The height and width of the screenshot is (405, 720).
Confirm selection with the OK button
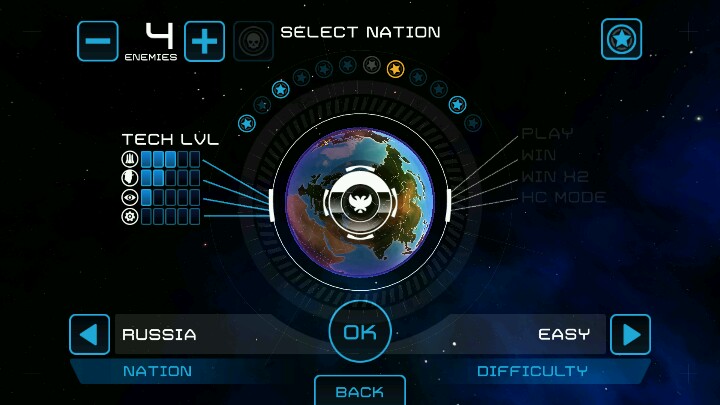(x=359, y=332)
